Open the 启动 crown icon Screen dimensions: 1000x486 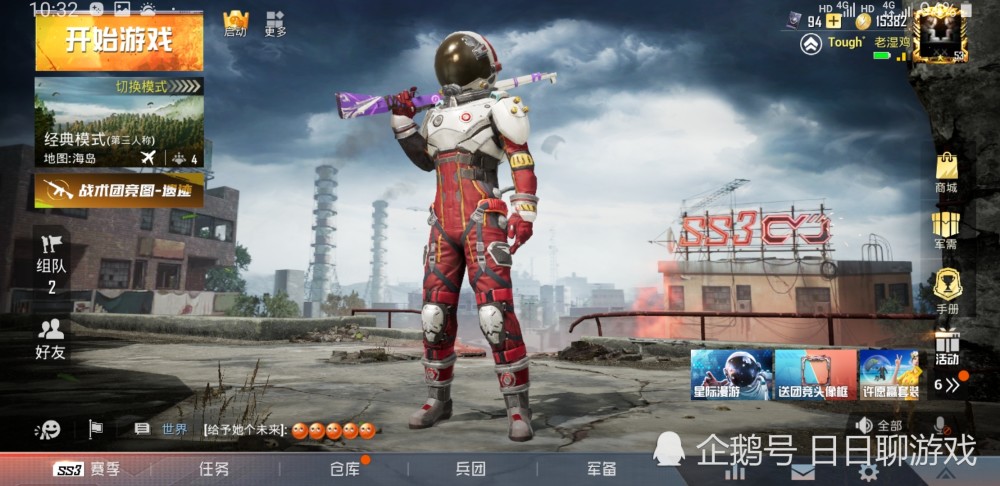pyautogui.click(x=235, y=23)
